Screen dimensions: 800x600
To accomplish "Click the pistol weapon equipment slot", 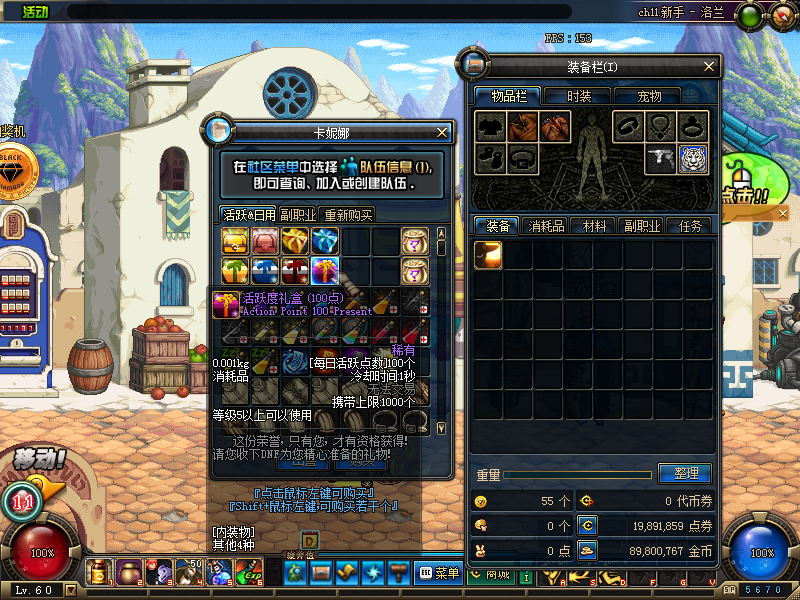I will click(660, 158).
